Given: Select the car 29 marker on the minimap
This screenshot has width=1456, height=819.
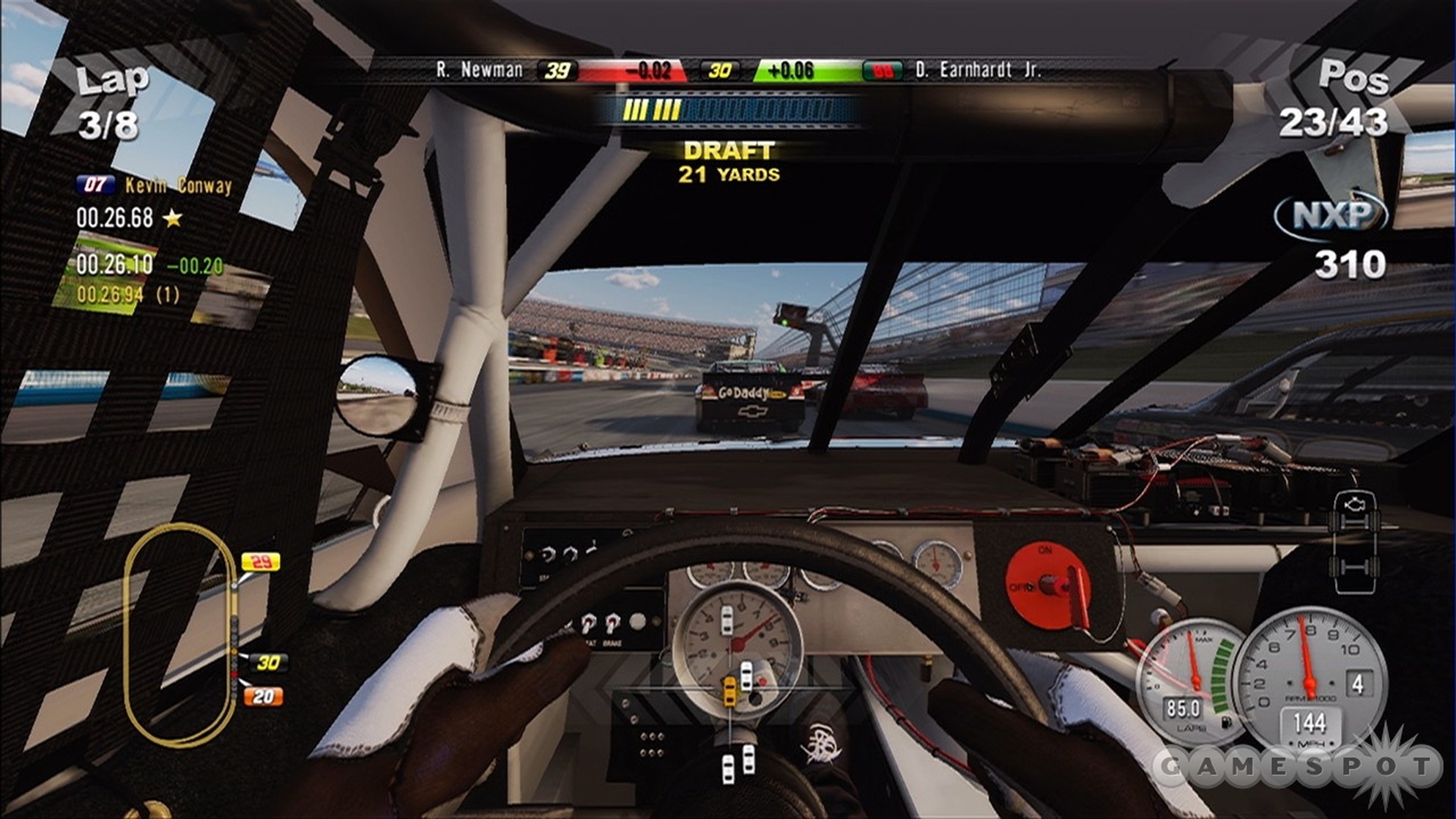Looking at the screenshot, I should (260, 562).
